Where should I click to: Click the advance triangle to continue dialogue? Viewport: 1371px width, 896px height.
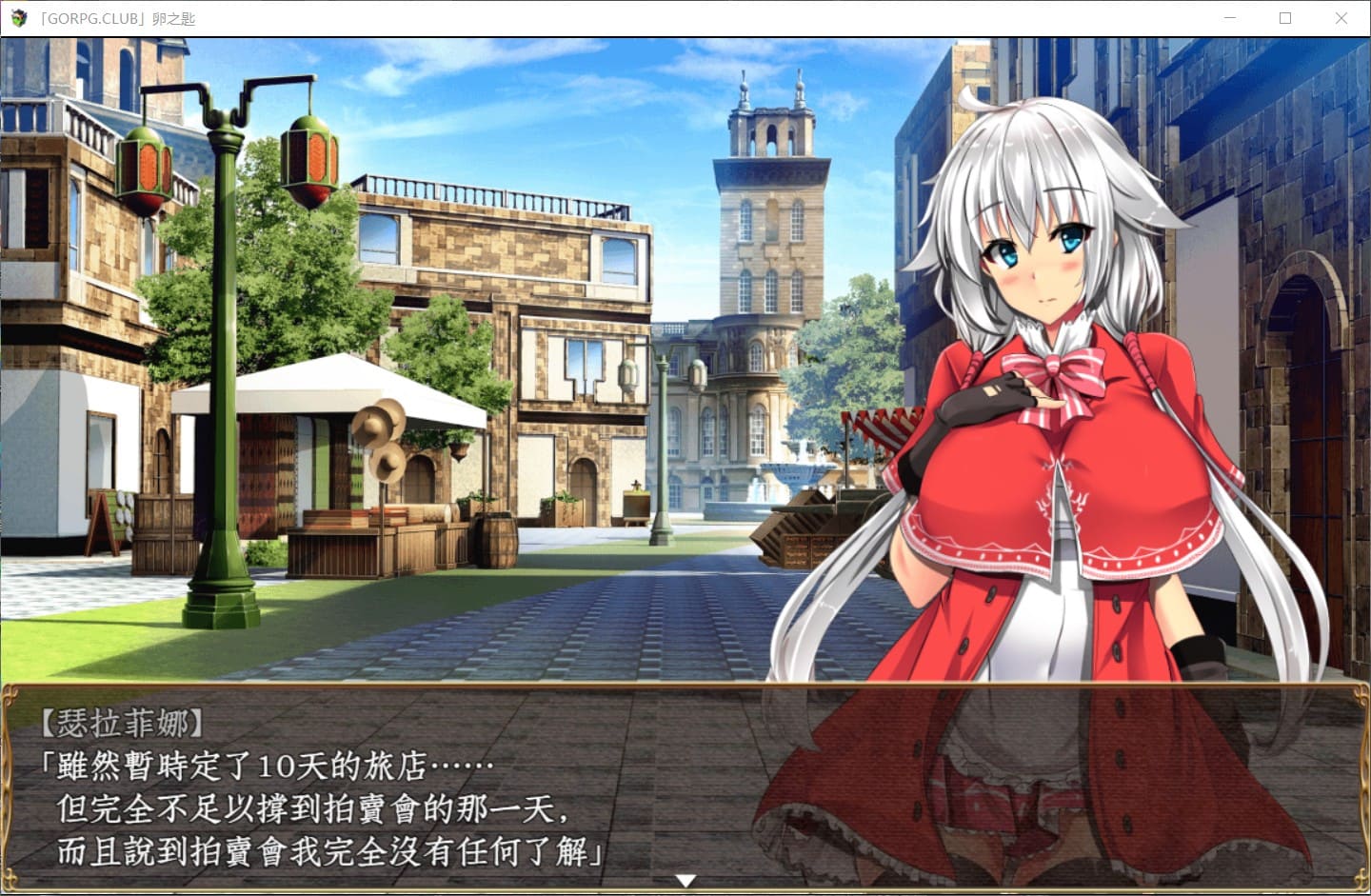pos(685,881)
